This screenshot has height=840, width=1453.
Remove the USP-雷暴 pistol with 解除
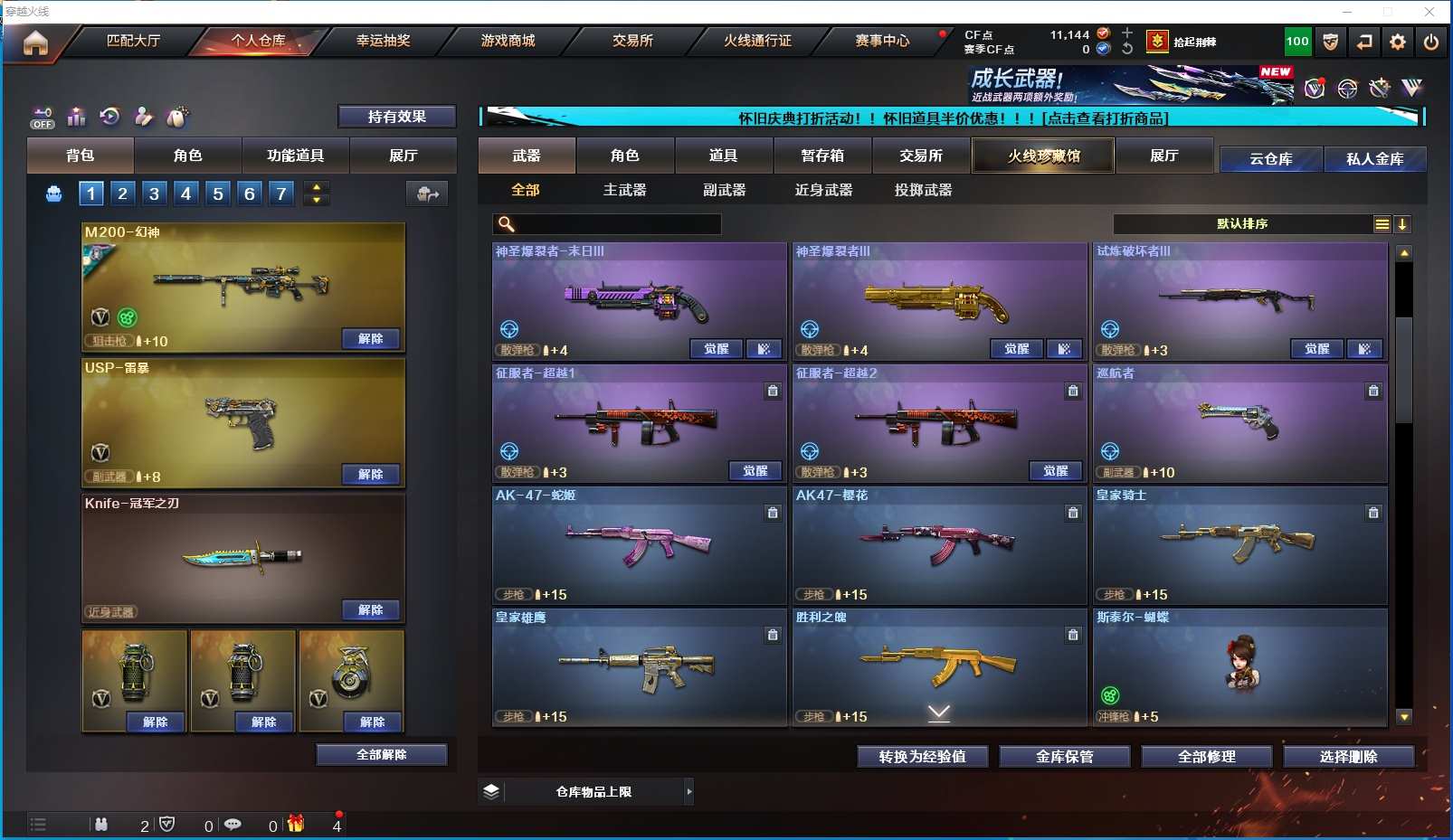click(x=370, y=475)
